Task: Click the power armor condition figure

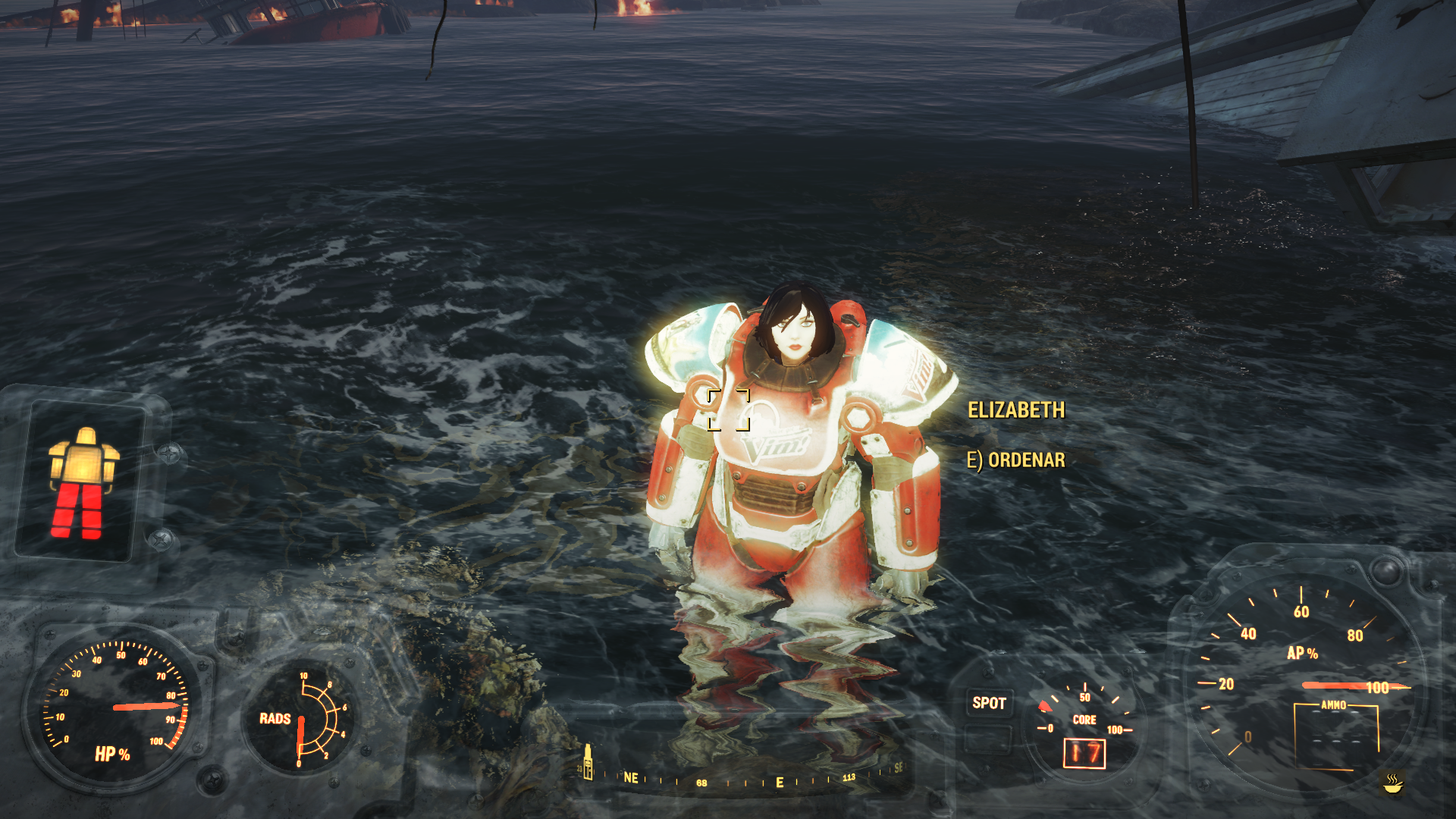Action: click(83, 483)
